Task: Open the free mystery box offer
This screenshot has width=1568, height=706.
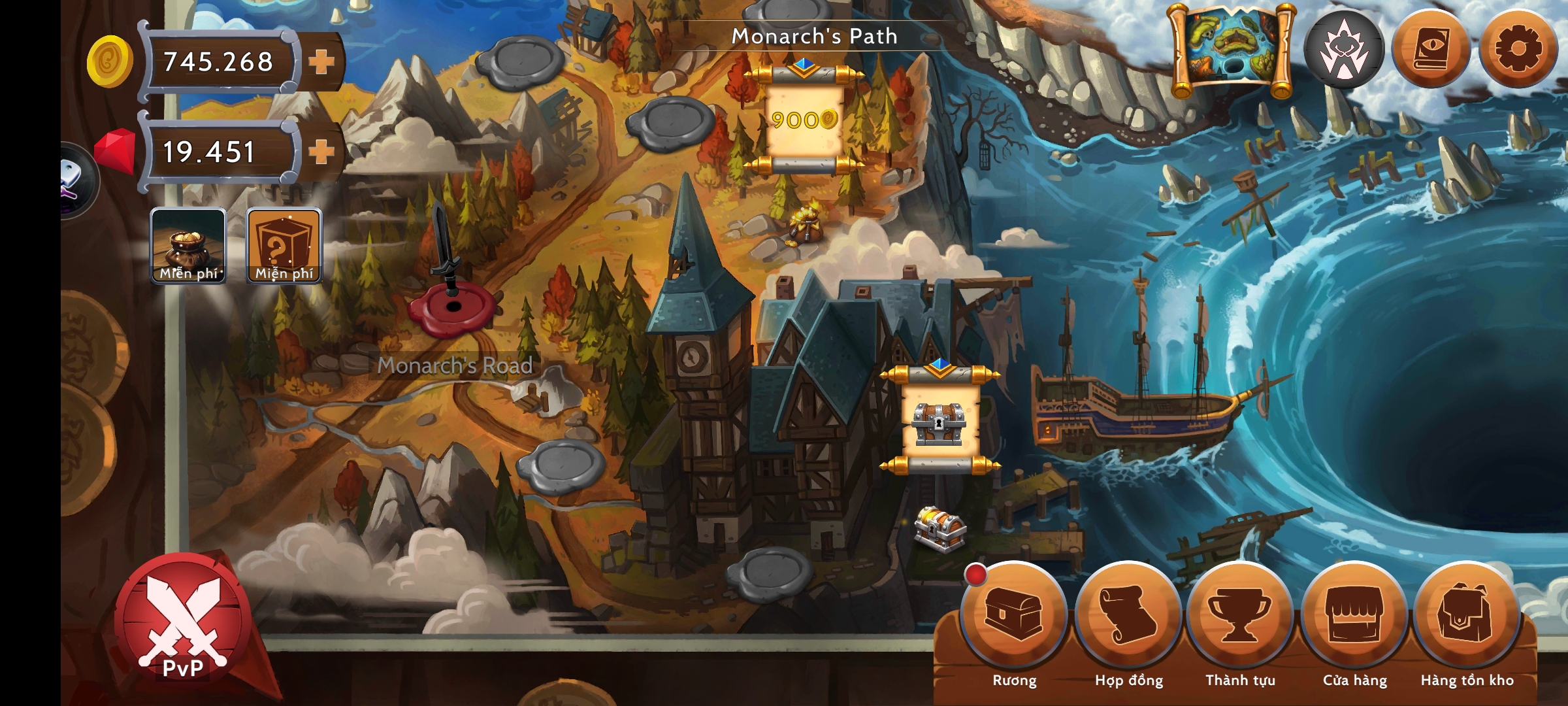Action: pos(284,246)
